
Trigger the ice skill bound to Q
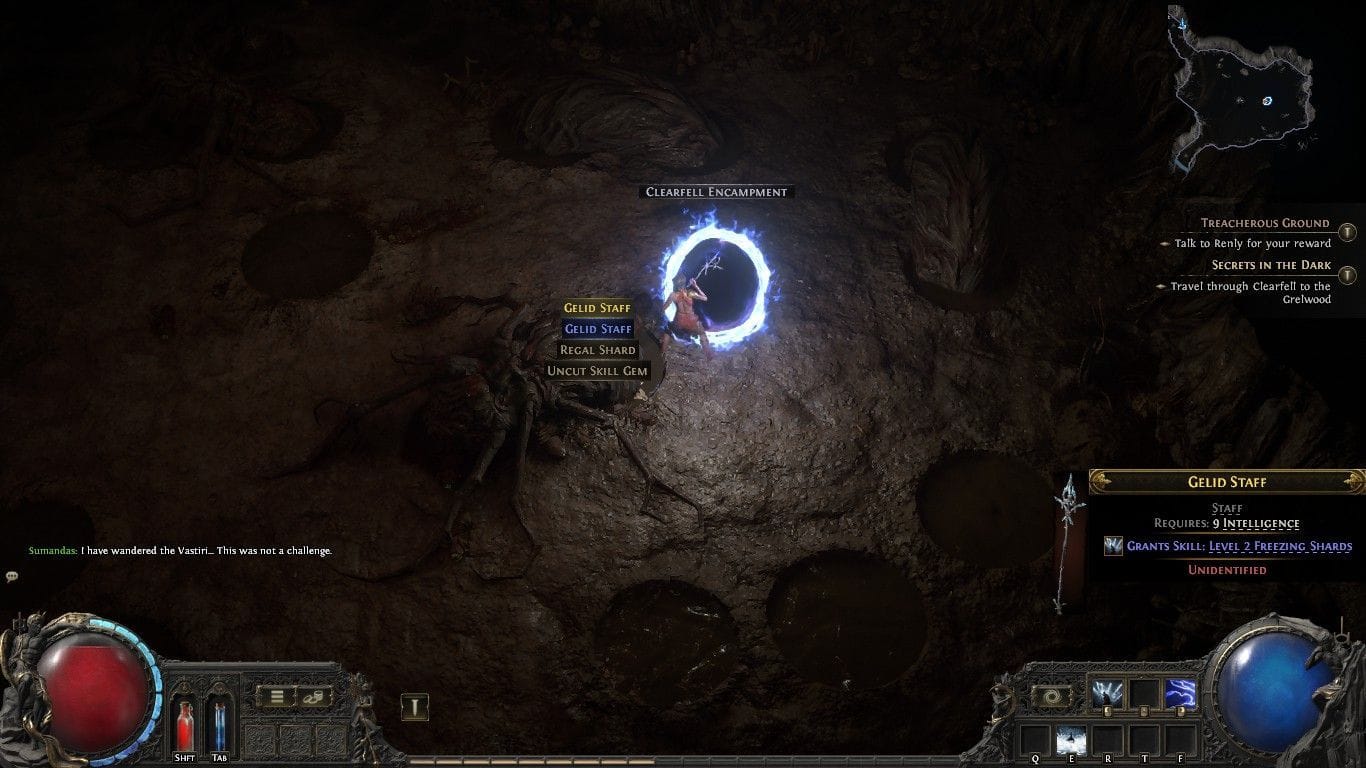tap(1071, 737)
